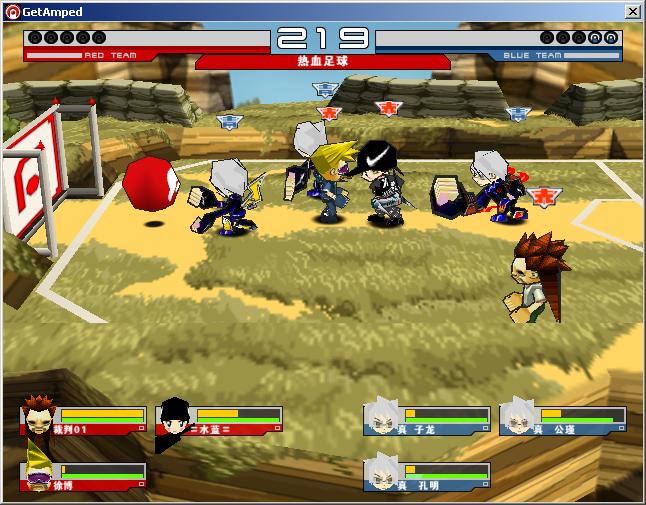Choose the 徐博 player panel

(86, 476)
